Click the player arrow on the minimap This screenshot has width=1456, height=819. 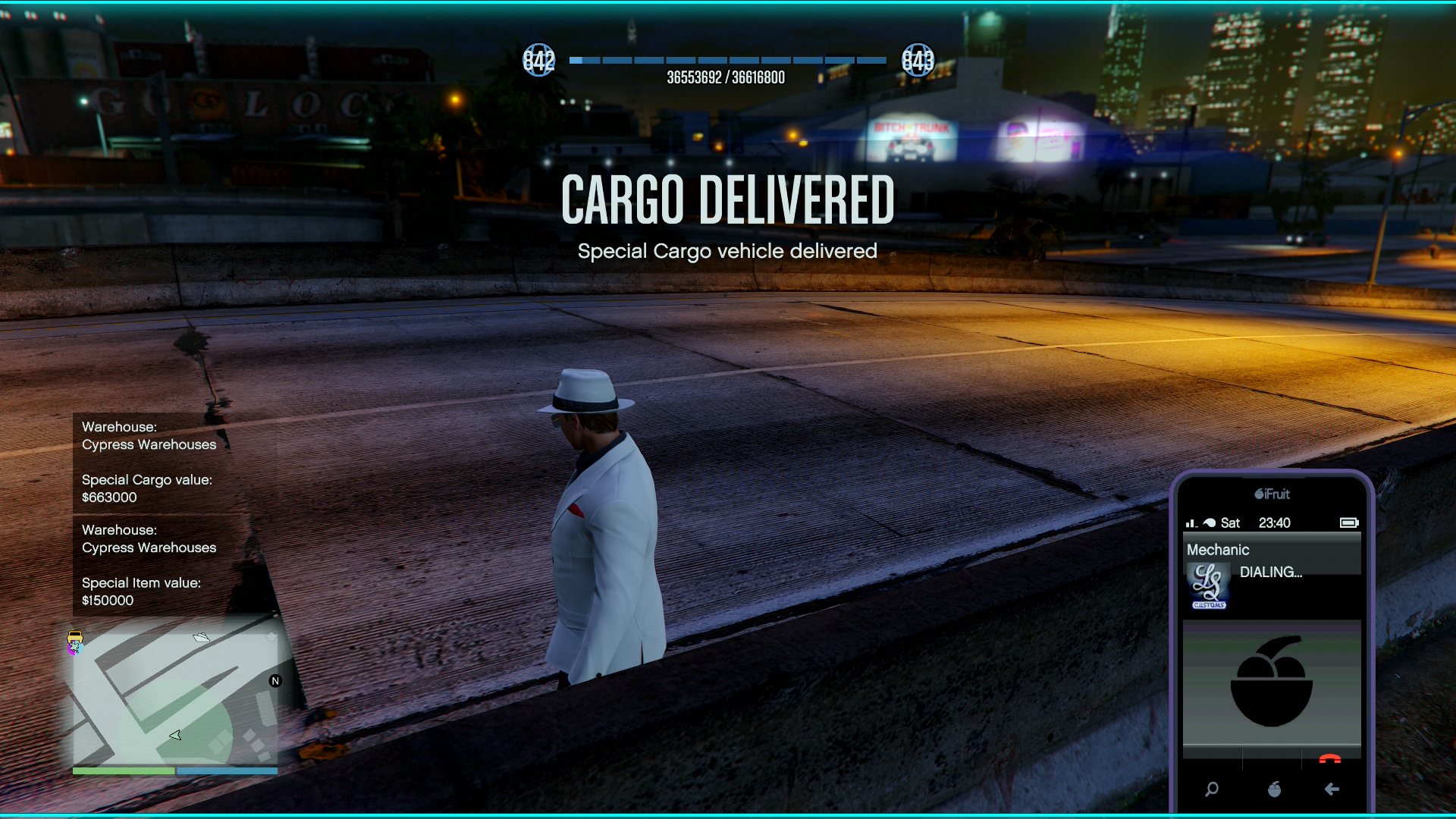(x=175, y=735)
